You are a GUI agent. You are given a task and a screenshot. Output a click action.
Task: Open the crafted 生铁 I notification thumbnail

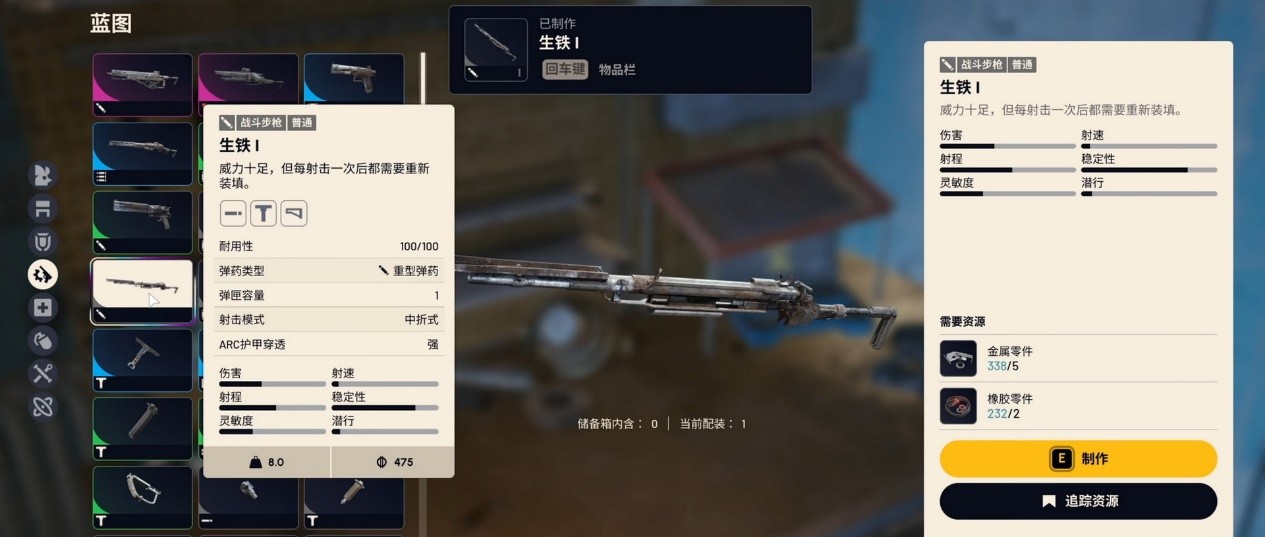[x=495, y=49]
